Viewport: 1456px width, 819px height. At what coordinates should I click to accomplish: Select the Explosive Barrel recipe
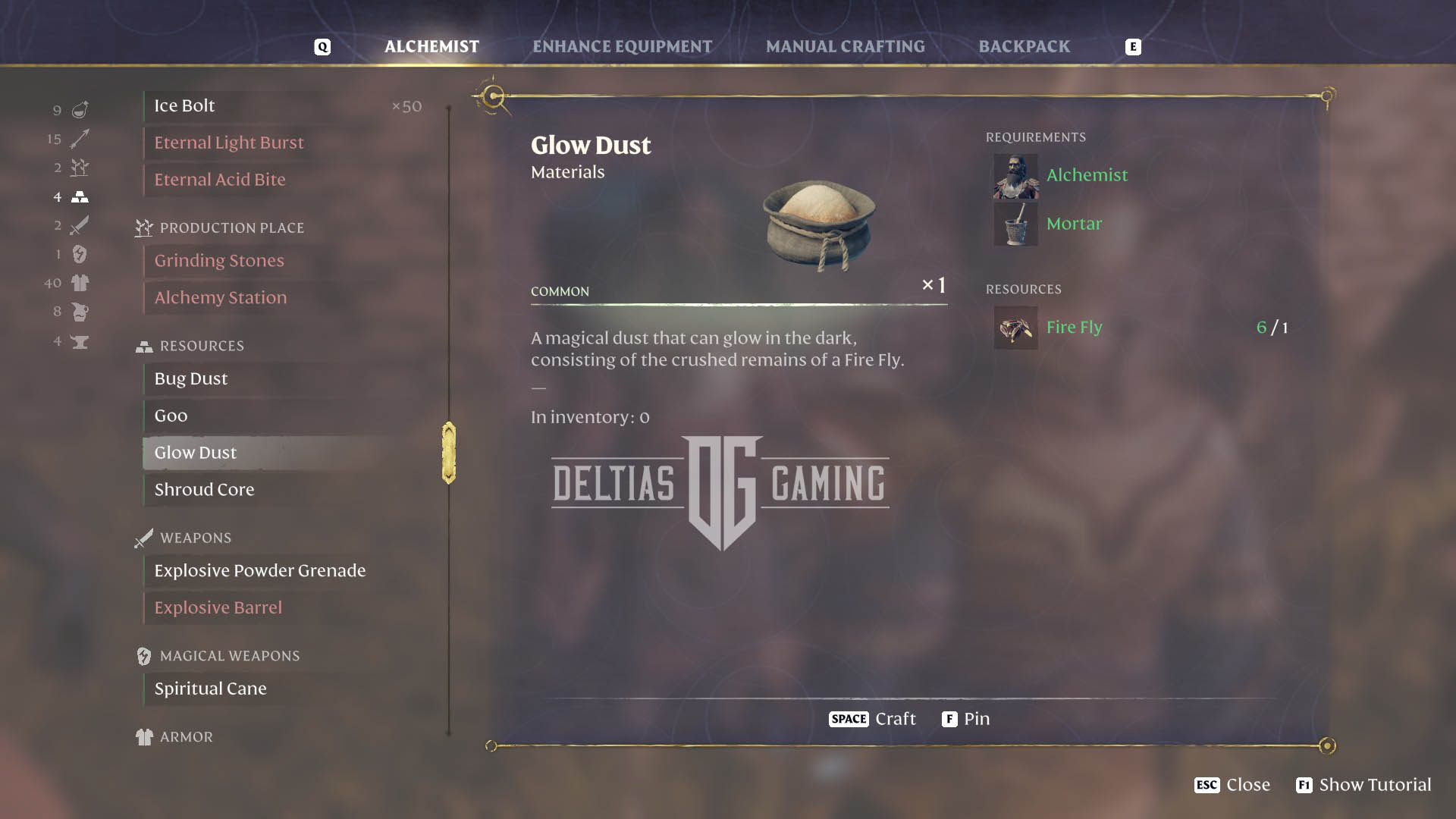tap(218, 608)
